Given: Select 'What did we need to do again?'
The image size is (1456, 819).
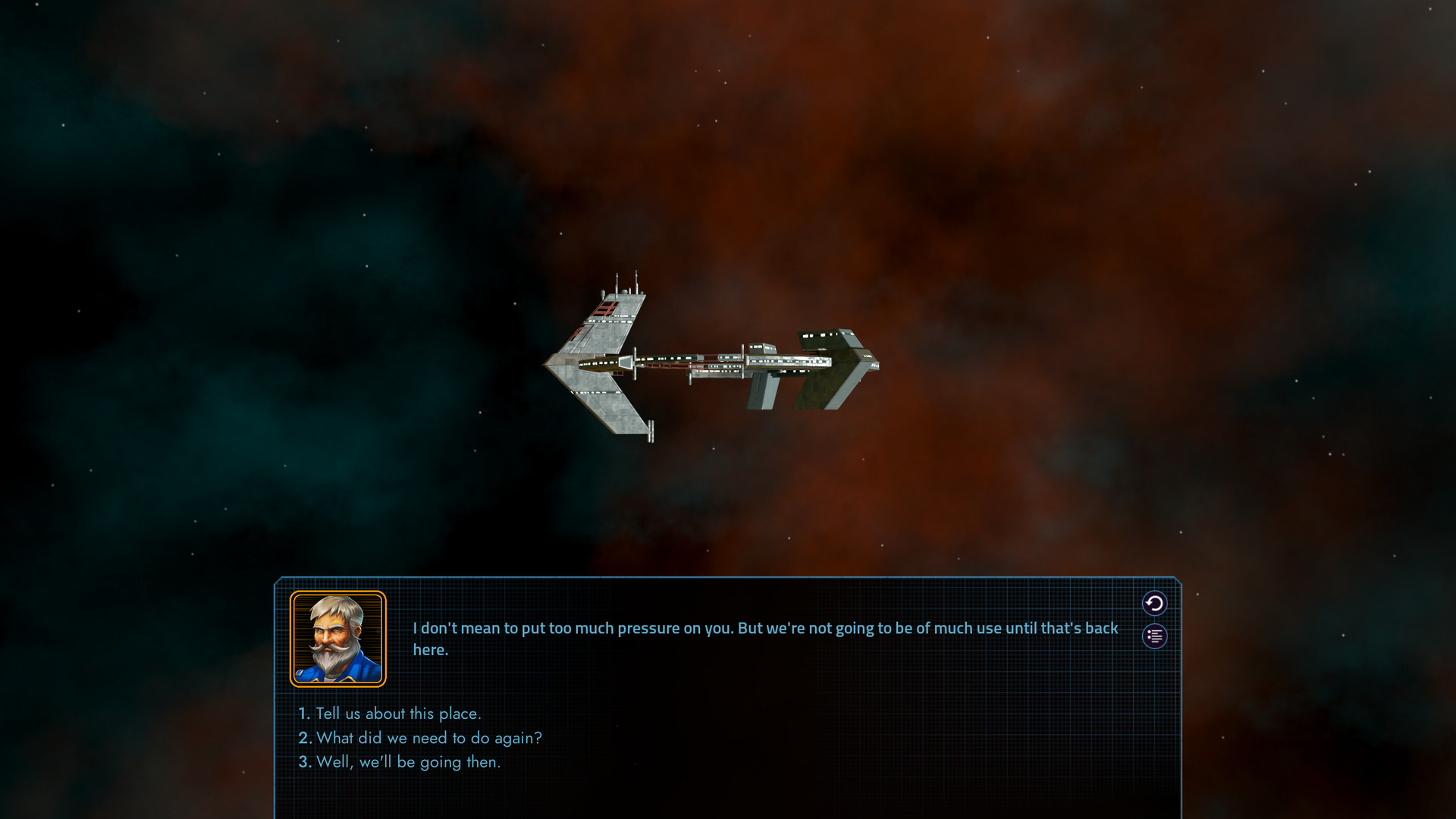Looking at the screenshot, I should tap(430, 737).
